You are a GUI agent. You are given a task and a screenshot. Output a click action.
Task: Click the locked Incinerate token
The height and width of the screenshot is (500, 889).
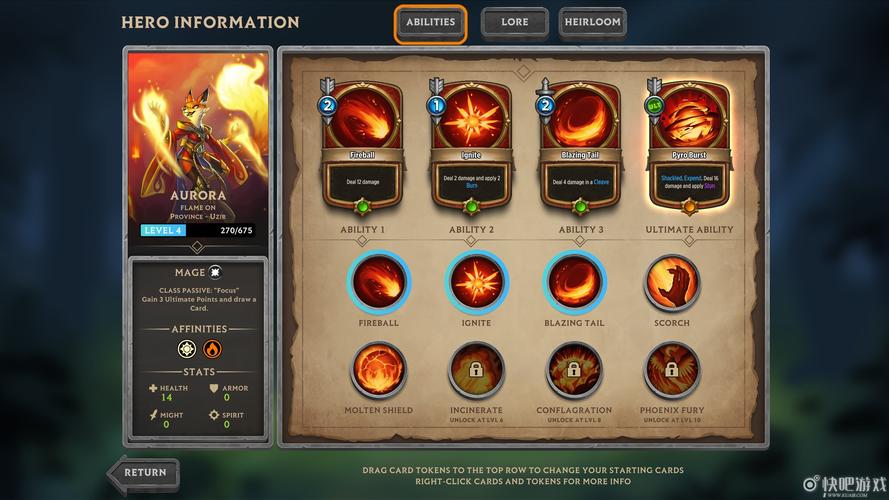(476, 371)
